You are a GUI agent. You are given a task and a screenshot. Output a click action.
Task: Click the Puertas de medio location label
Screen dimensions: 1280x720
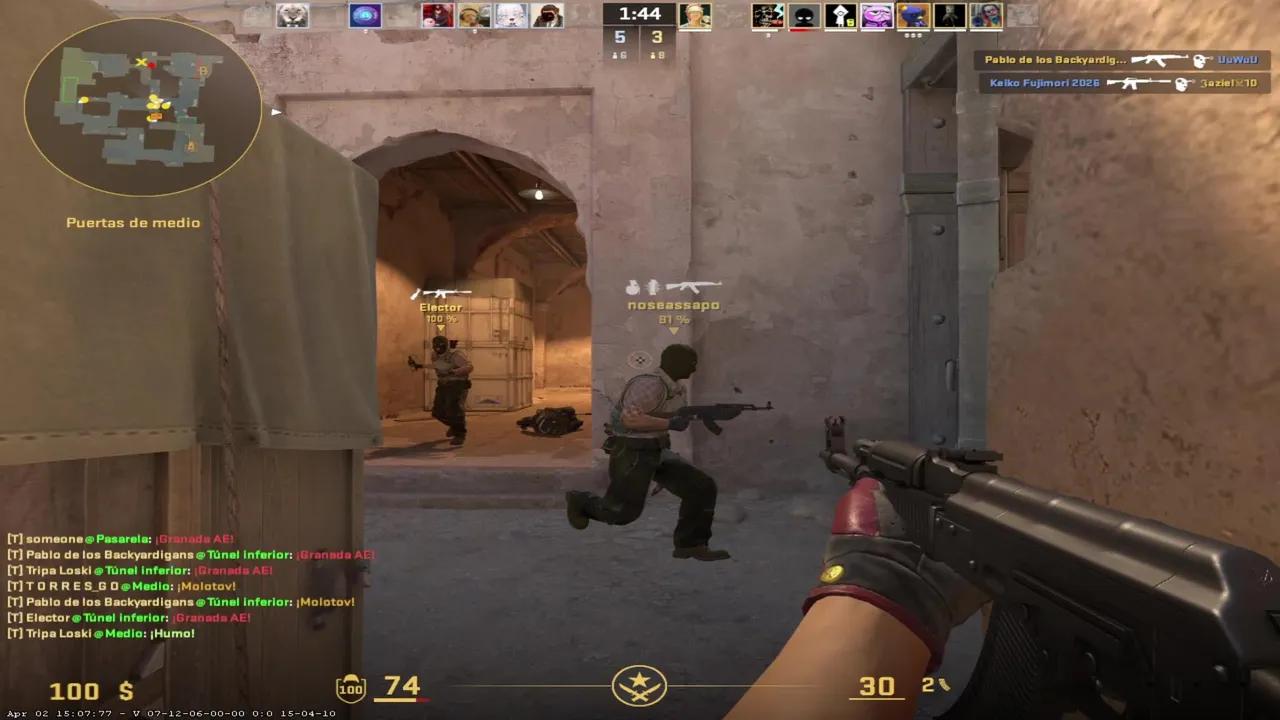point(133,222)
